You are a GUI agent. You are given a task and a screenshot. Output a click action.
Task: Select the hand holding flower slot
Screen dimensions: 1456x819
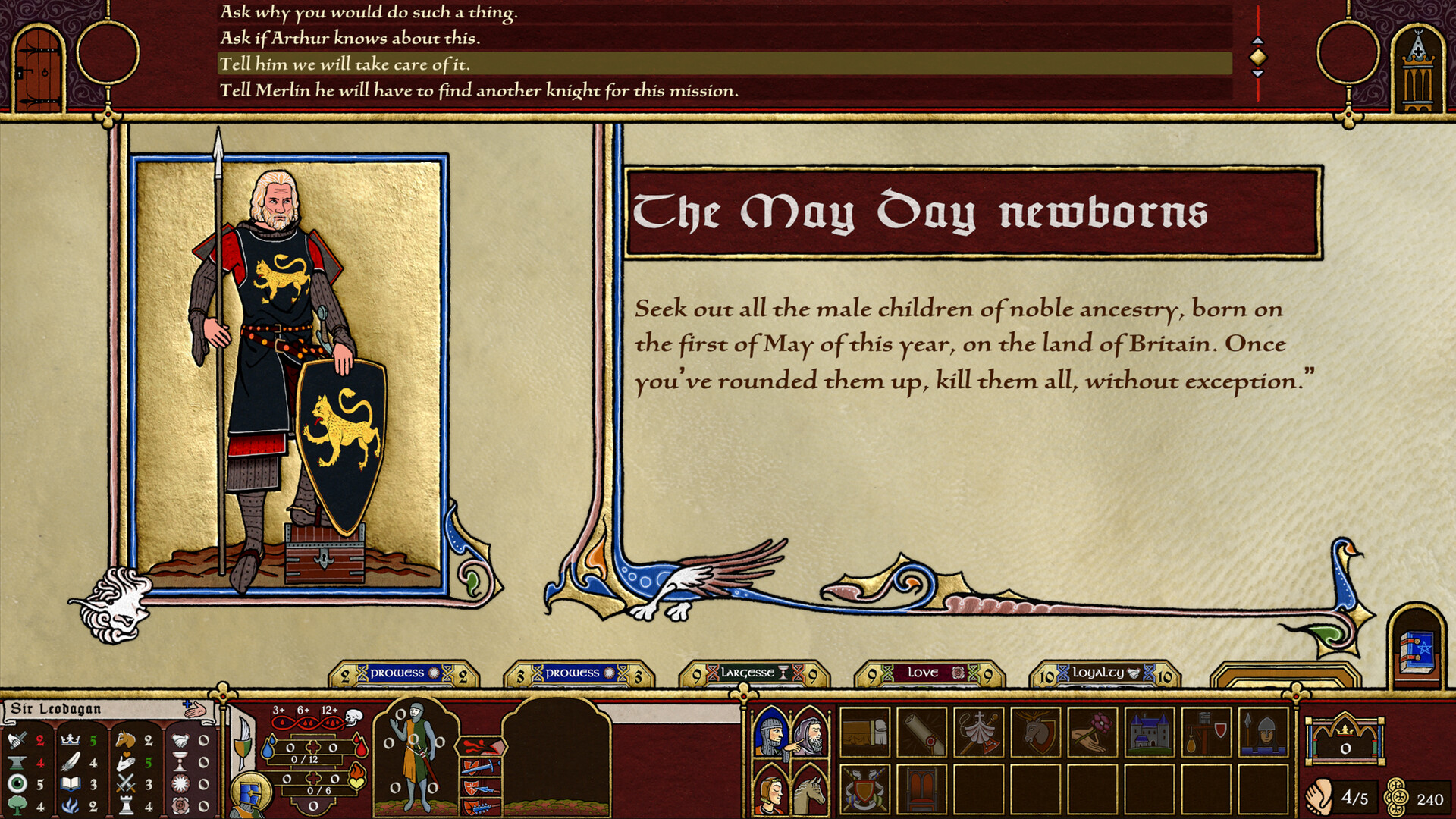tap(1092, 732)
